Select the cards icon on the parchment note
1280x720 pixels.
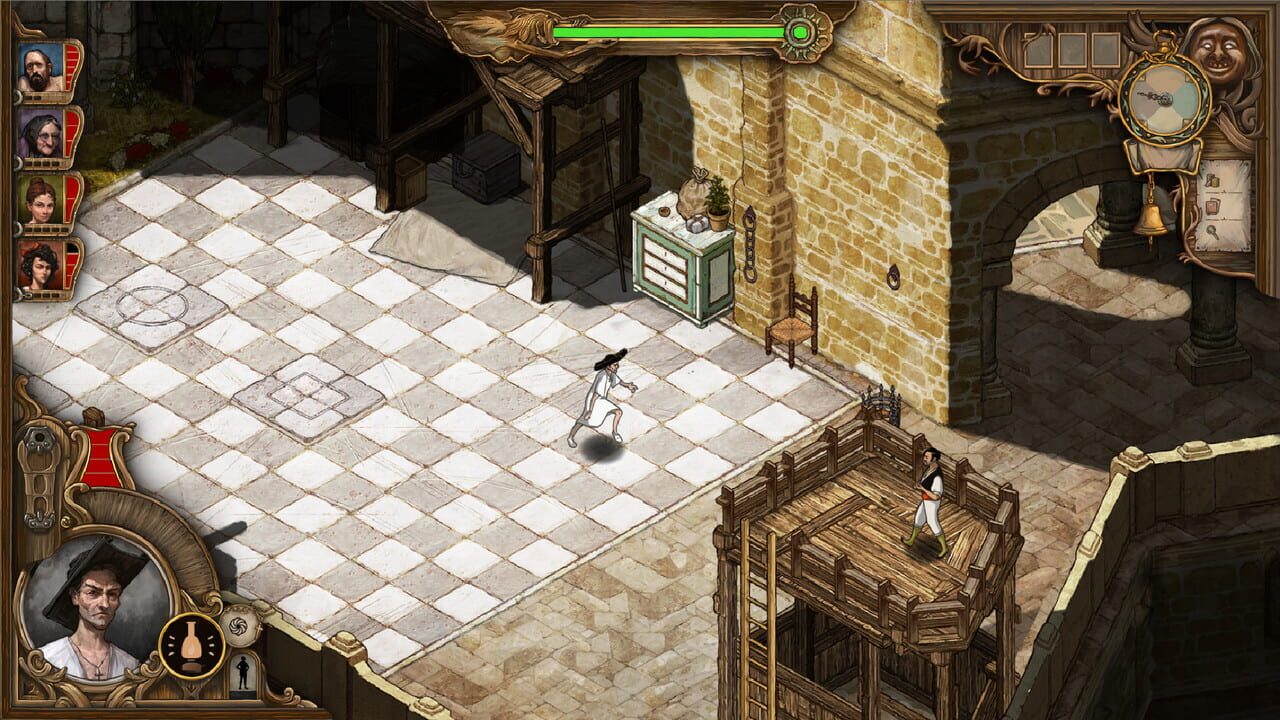click(1213, 207)
